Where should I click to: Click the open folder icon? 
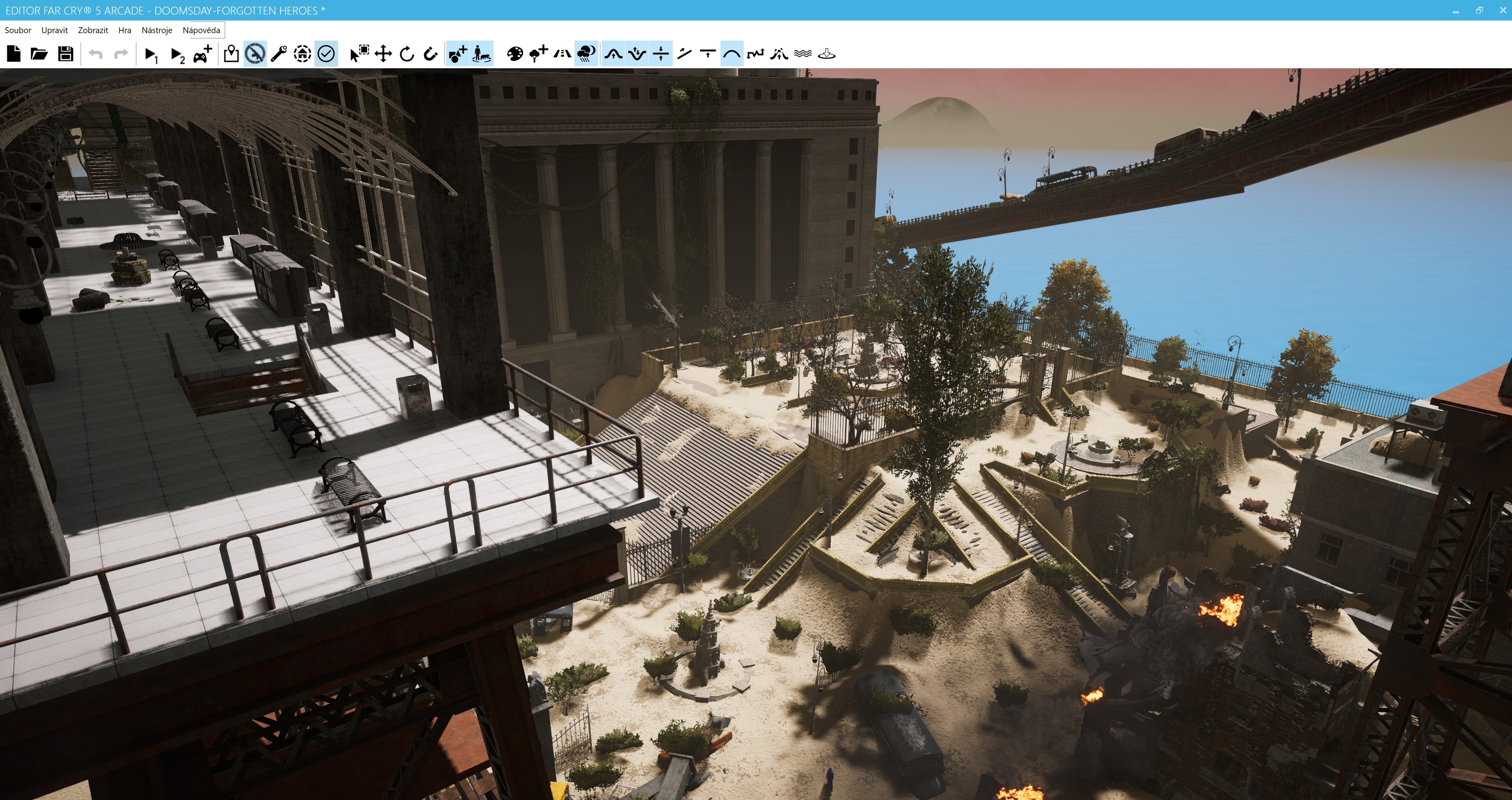39,54
